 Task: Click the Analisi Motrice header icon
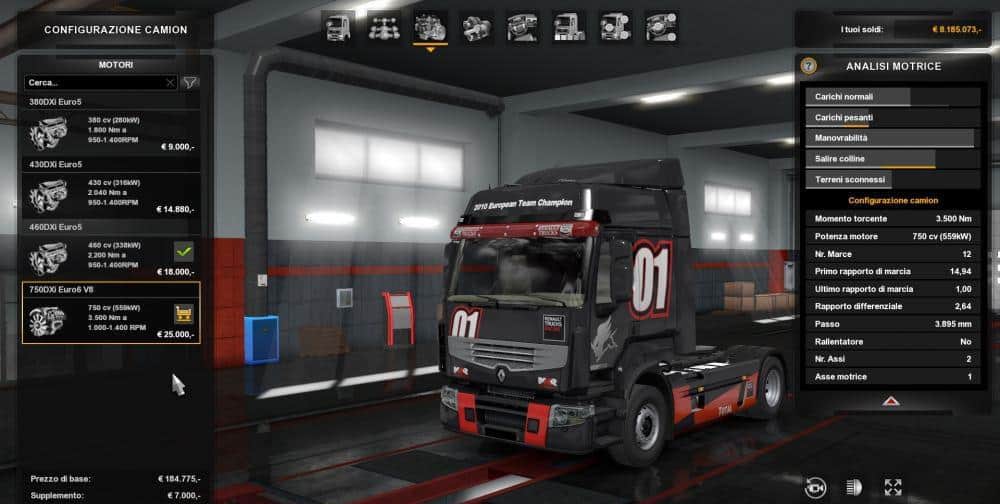[x=809, y=66]
